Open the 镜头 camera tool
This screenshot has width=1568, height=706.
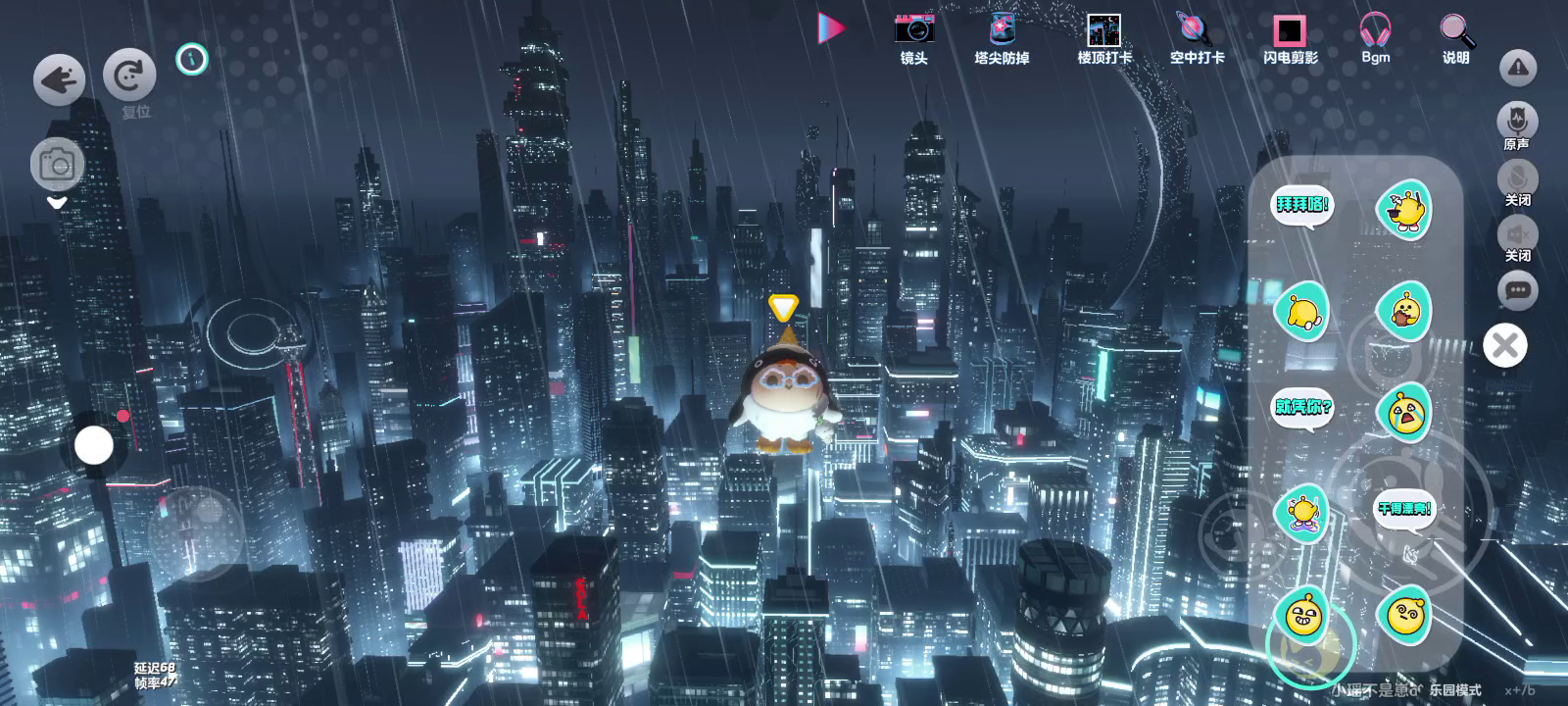point(913,37)
